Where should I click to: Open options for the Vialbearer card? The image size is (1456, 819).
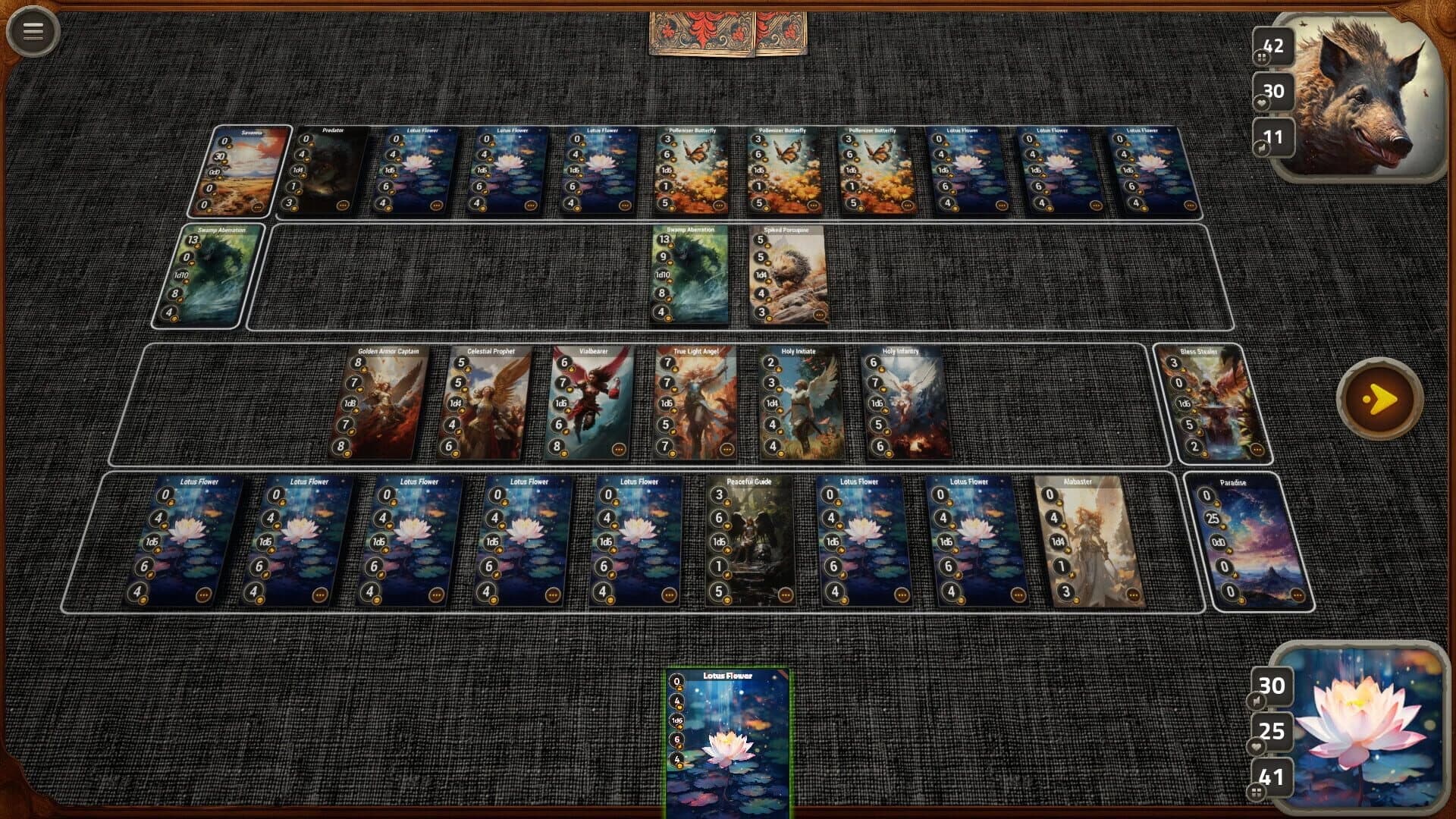(620, 449)
